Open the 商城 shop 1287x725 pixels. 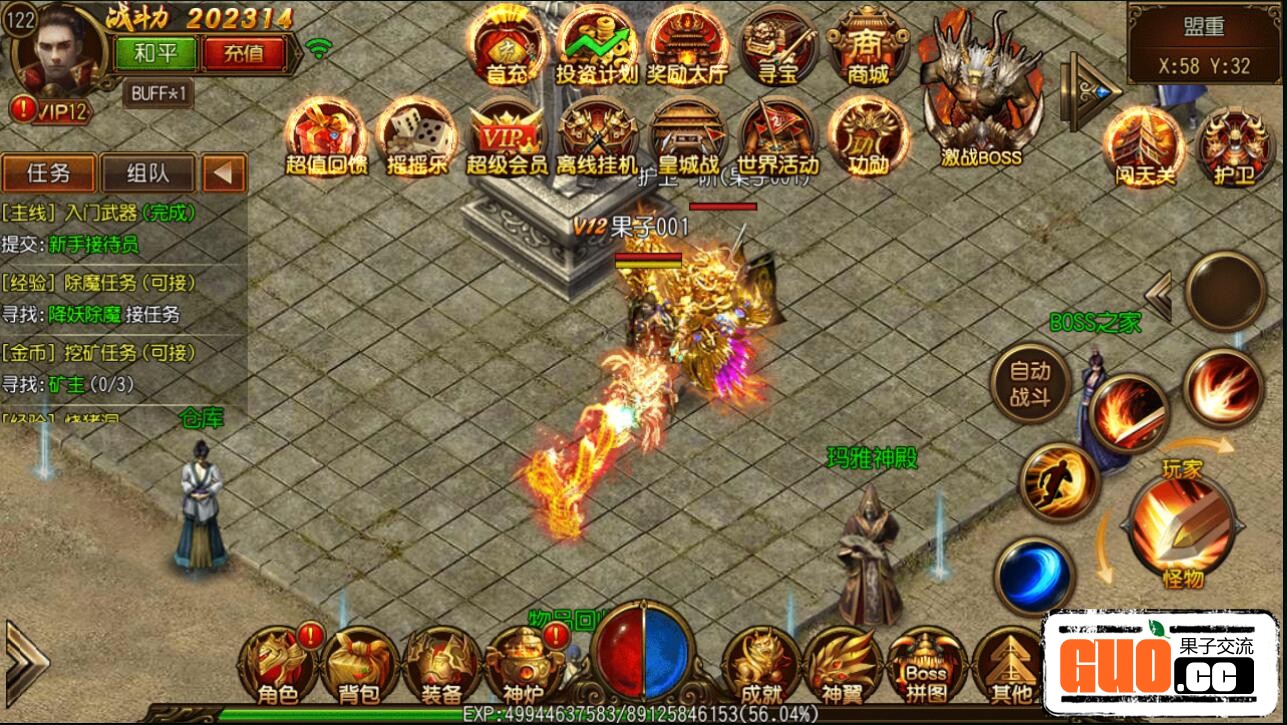pos(866,46)
